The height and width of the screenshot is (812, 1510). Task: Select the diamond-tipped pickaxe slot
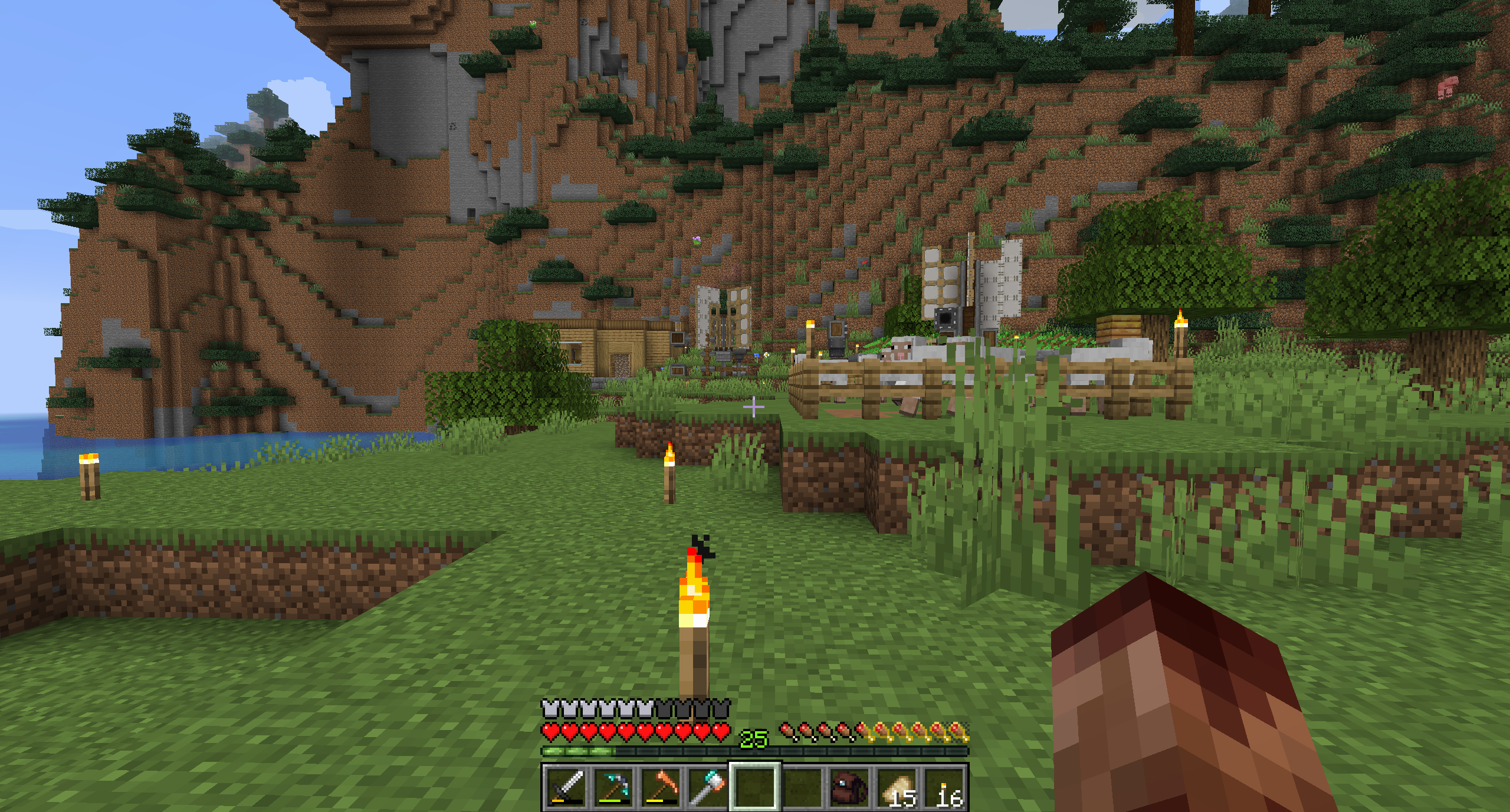click(613, 787)
